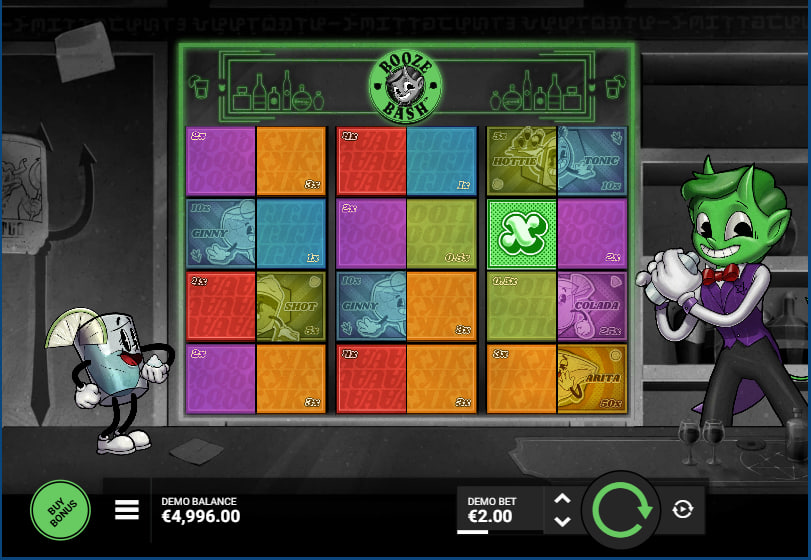
Task: Open the autoplay settings
Action: coord(683,510)
